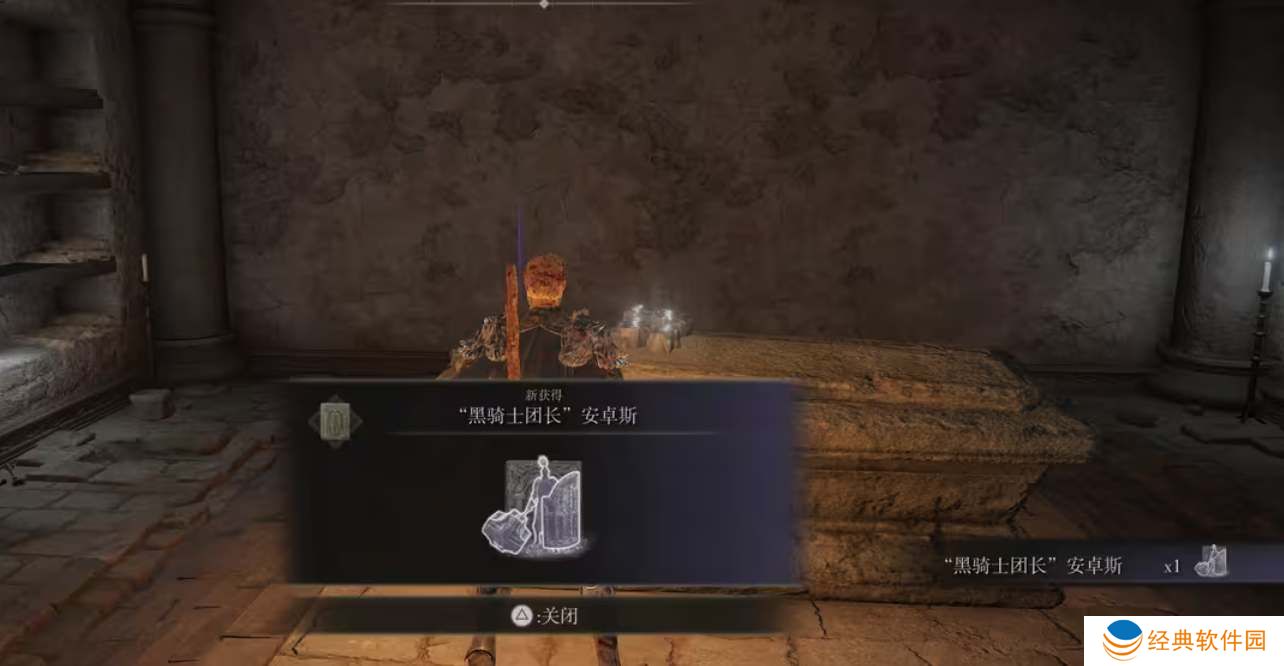Select the “黑骑士团长”安卓斯 x1 pickup log entry
This screenshot has height=666, width=1284.
click(1085, 566)
